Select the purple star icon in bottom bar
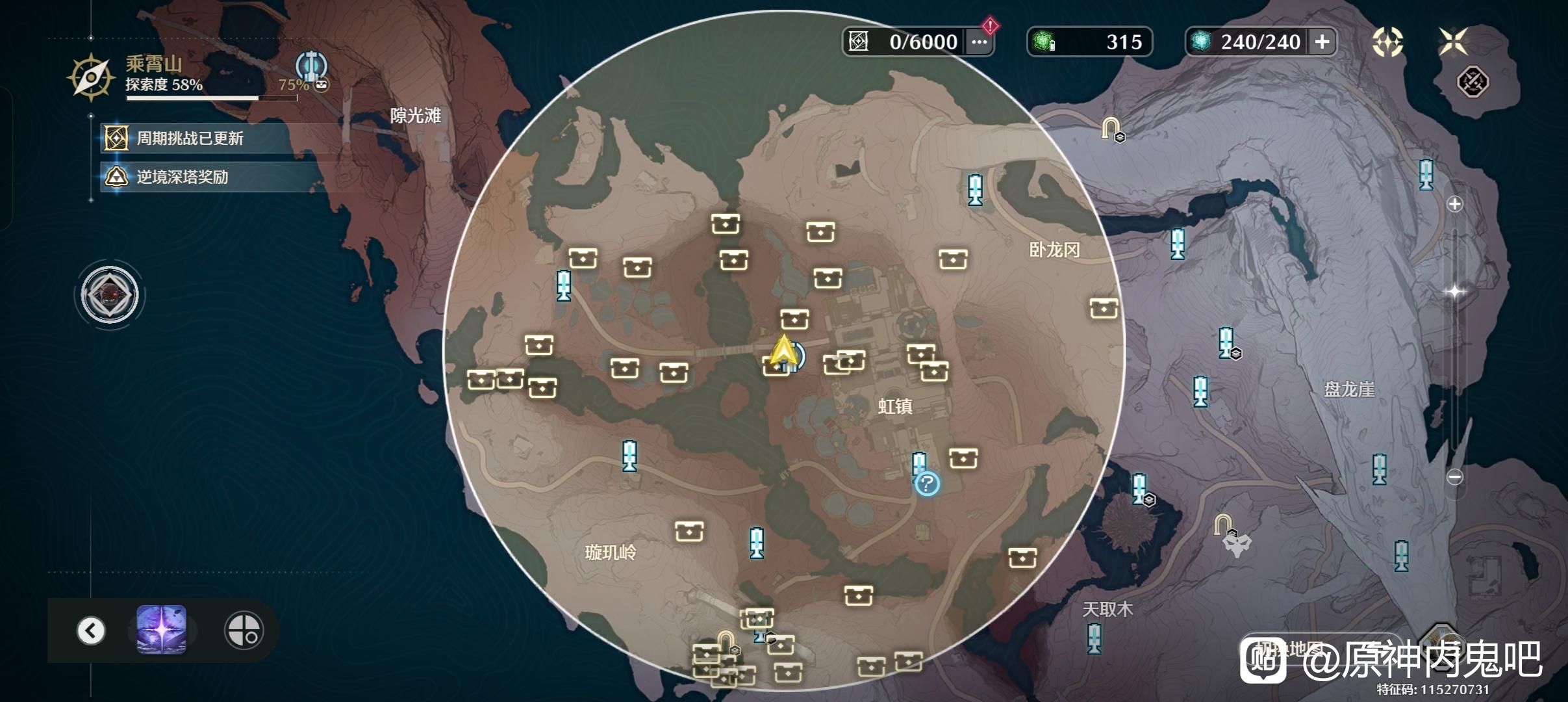 point(162,630)
